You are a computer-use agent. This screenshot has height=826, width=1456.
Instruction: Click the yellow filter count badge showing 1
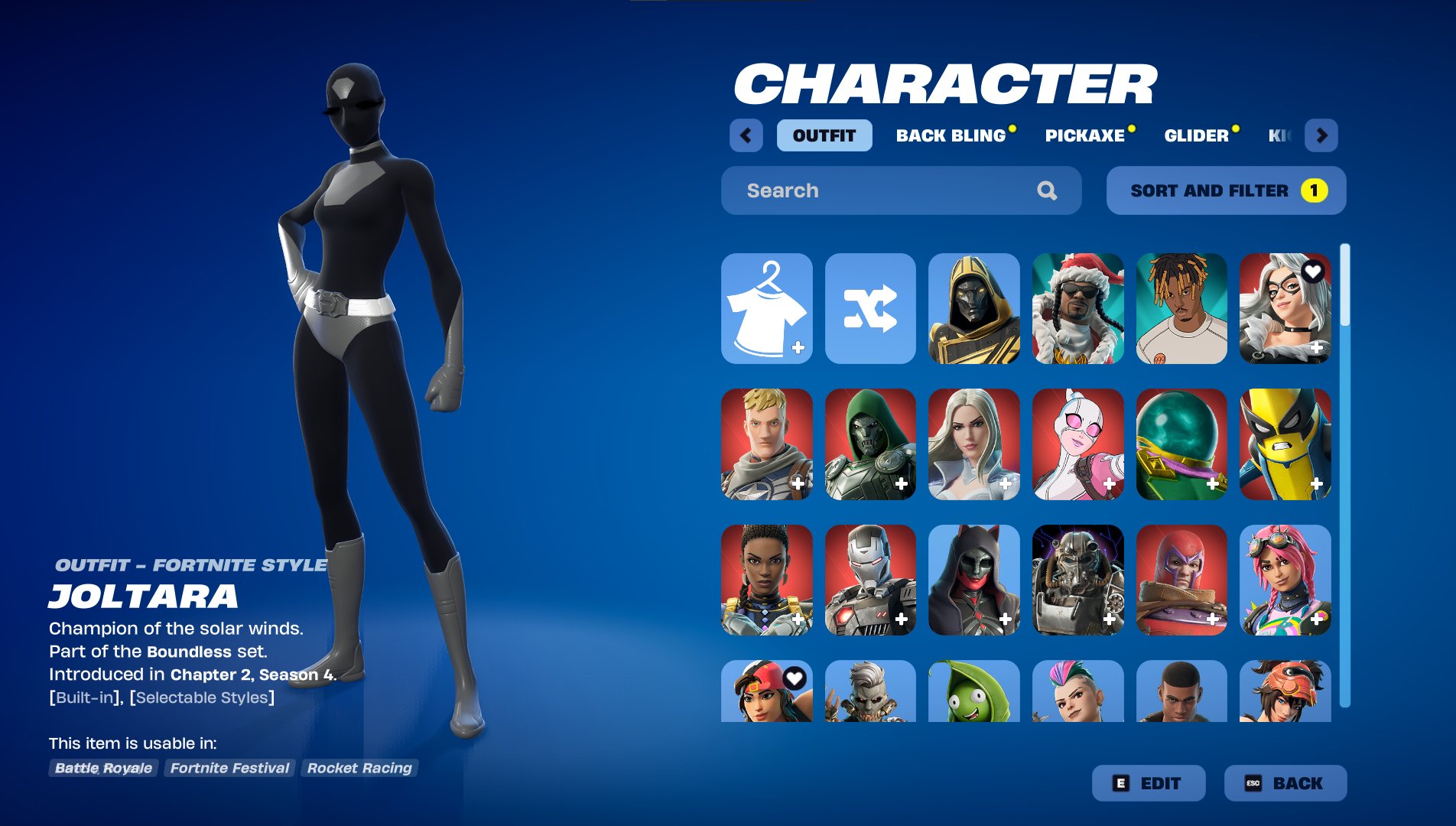tap(1315, 190)
